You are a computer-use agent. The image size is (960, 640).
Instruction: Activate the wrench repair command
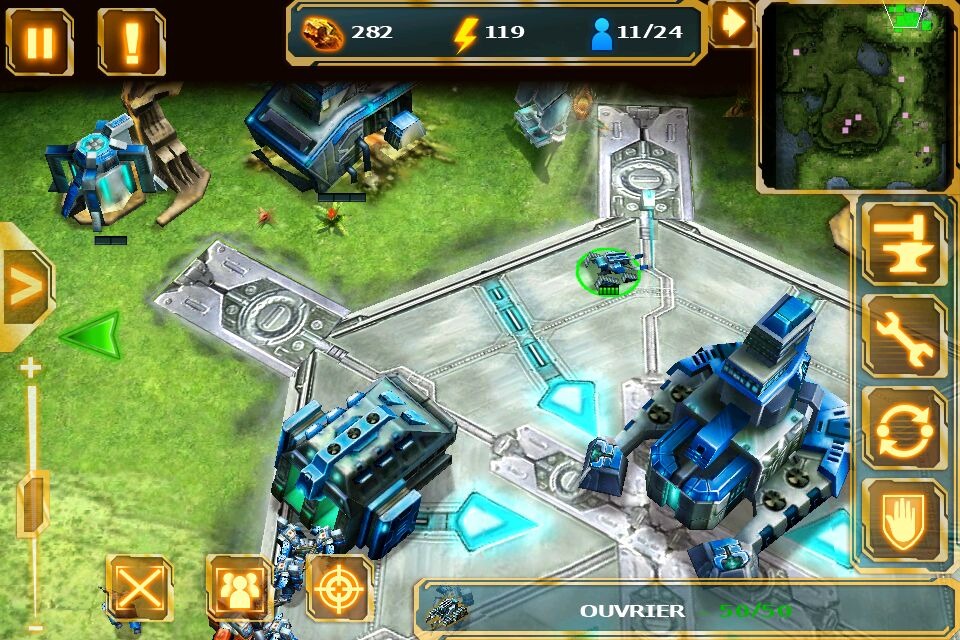pos(904,336)
